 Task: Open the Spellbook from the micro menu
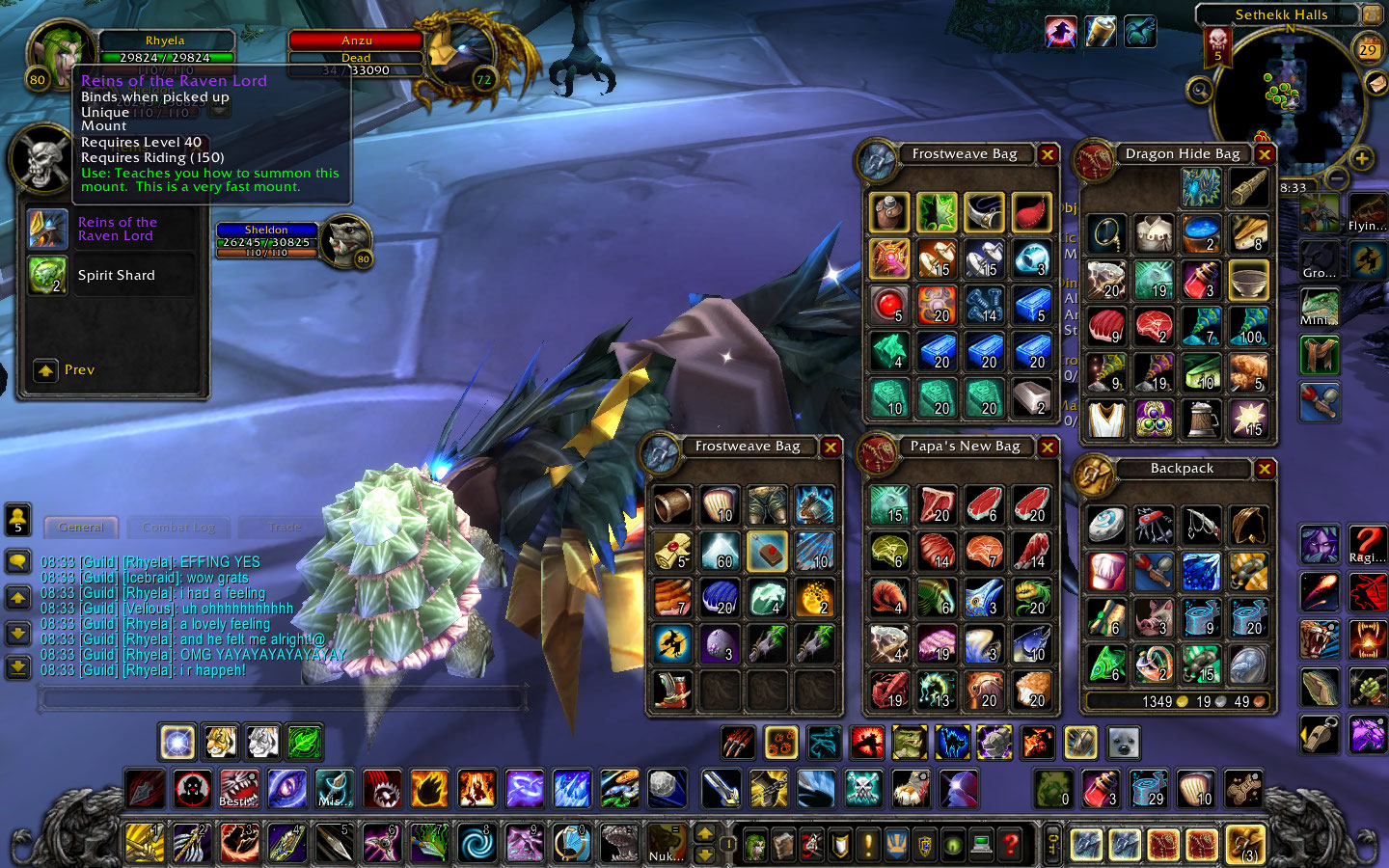pos(782,844)
